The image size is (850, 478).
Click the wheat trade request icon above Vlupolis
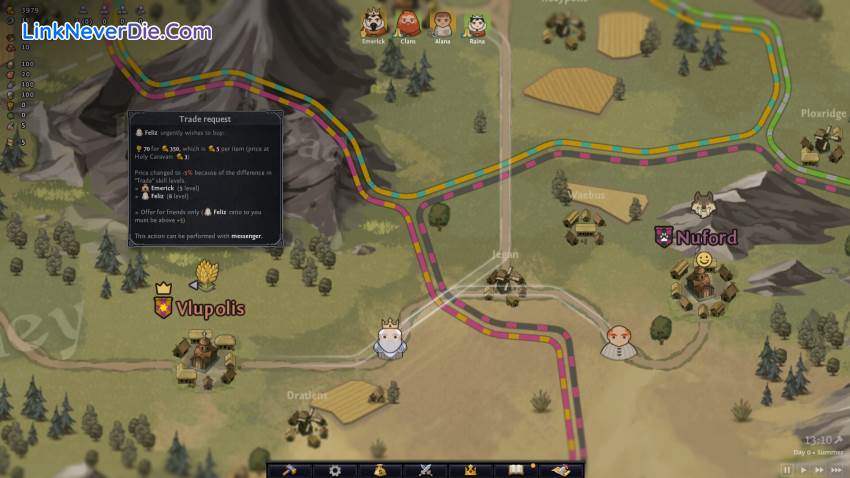point(206,273)
